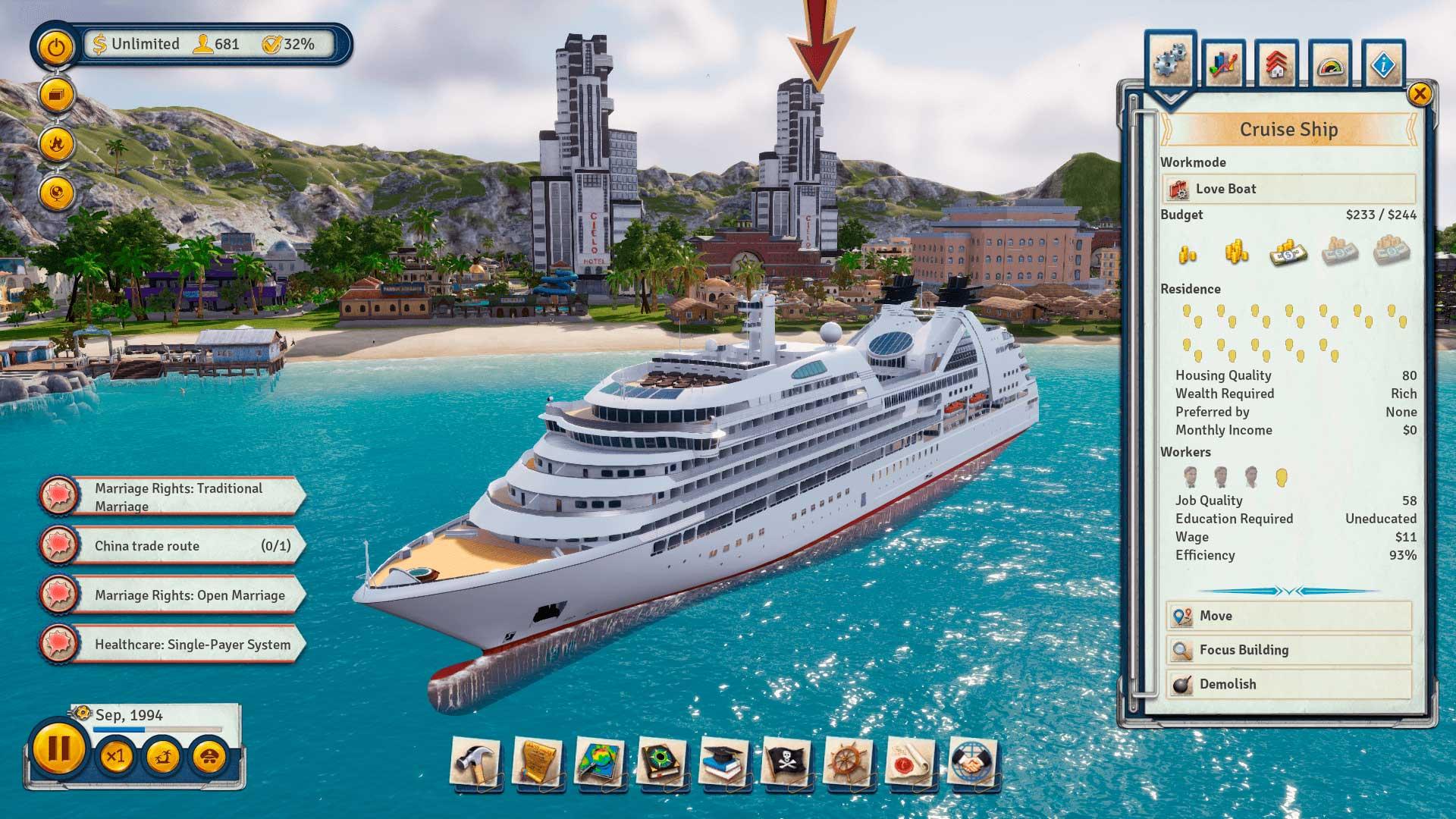Screen dimensions: 1456x819
Task: Open the handshake diplomacy menu
Action: pos(973,762)
